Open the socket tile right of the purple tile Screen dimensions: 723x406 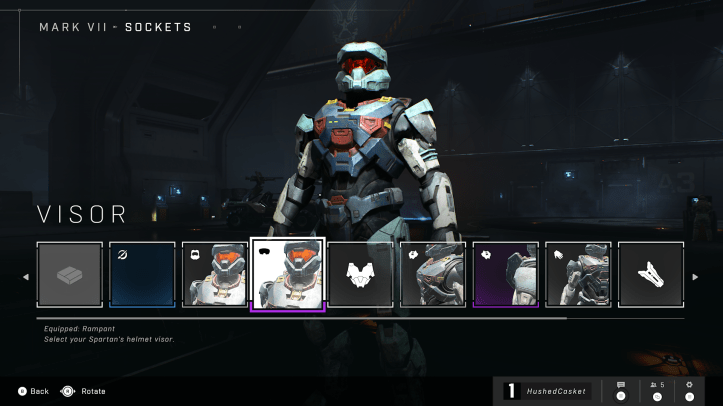click(x=578, y=274)
